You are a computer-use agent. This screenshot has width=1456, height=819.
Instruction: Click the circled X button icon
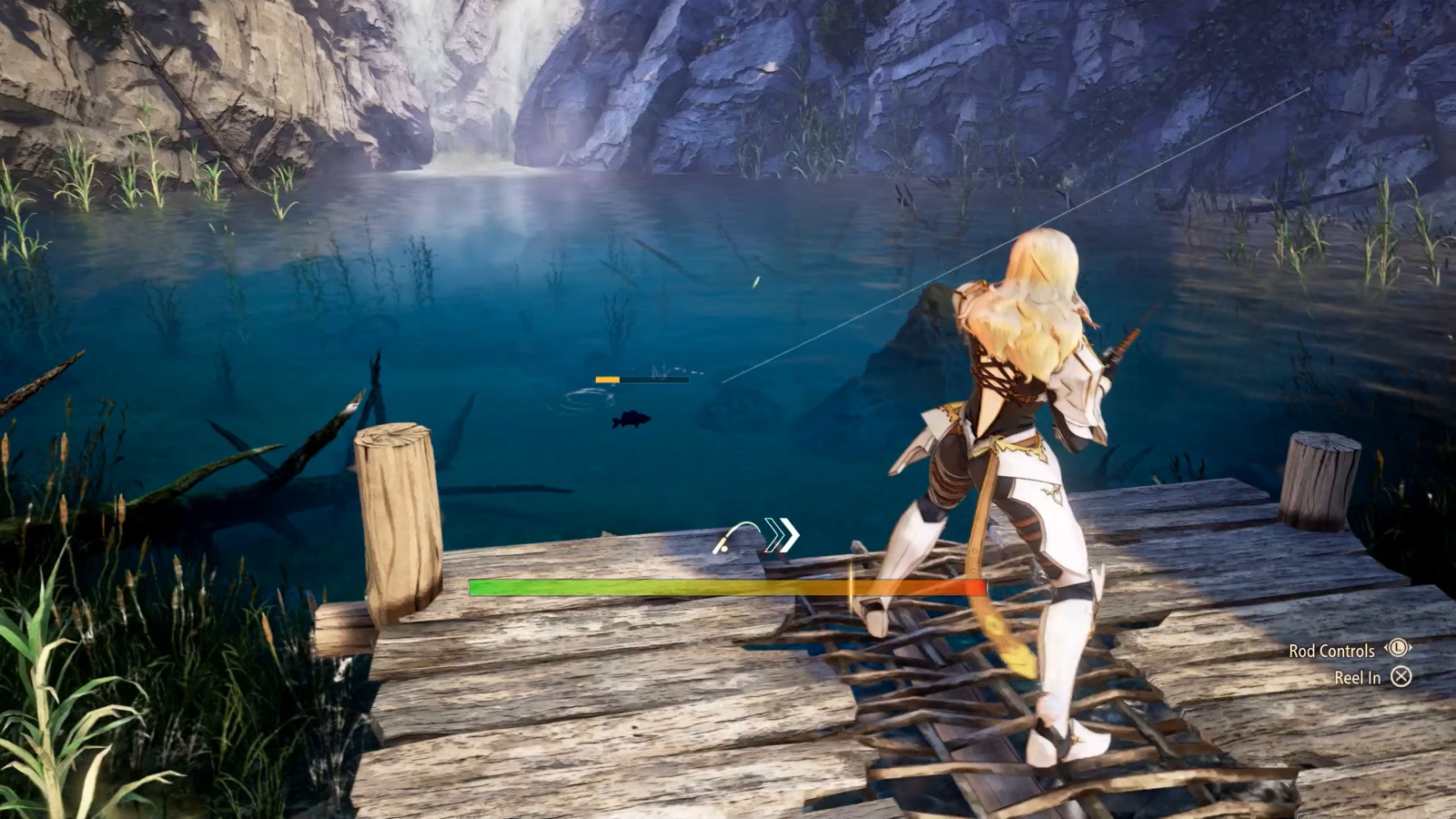1401,677
